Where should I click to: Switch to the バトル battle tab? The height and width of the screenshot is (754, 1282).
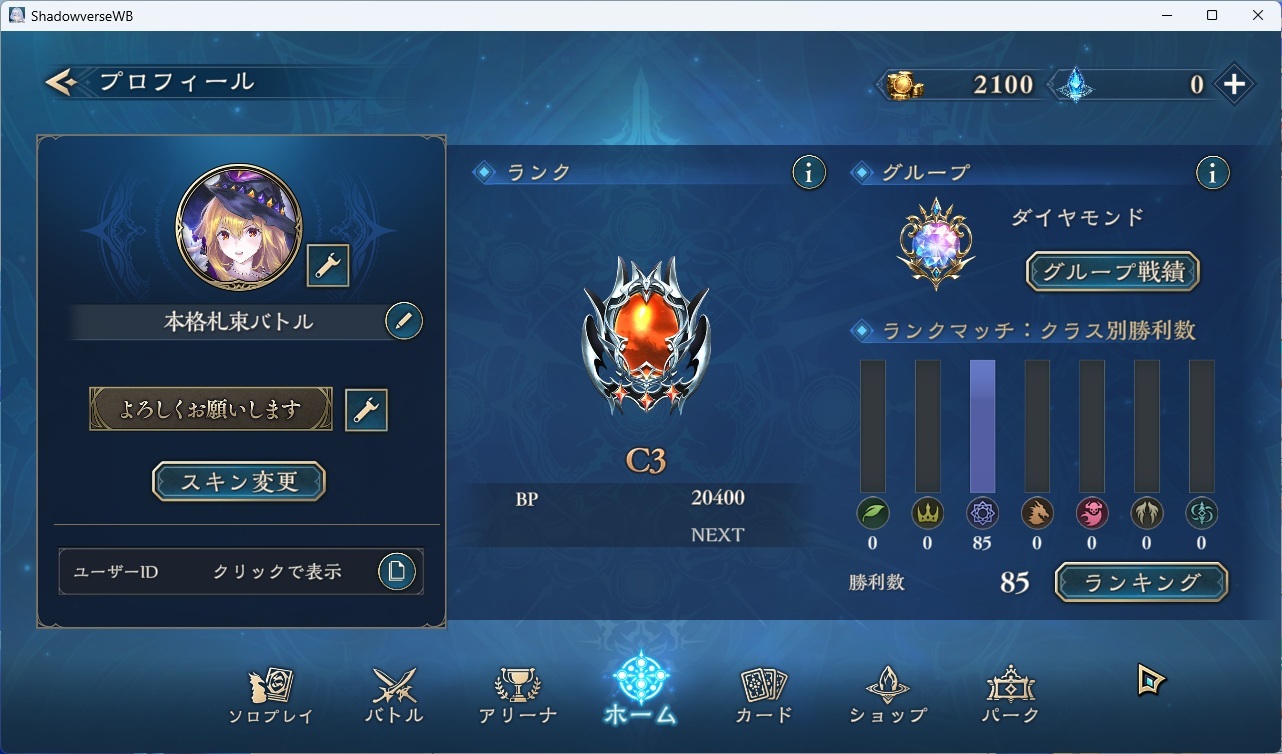394,696
